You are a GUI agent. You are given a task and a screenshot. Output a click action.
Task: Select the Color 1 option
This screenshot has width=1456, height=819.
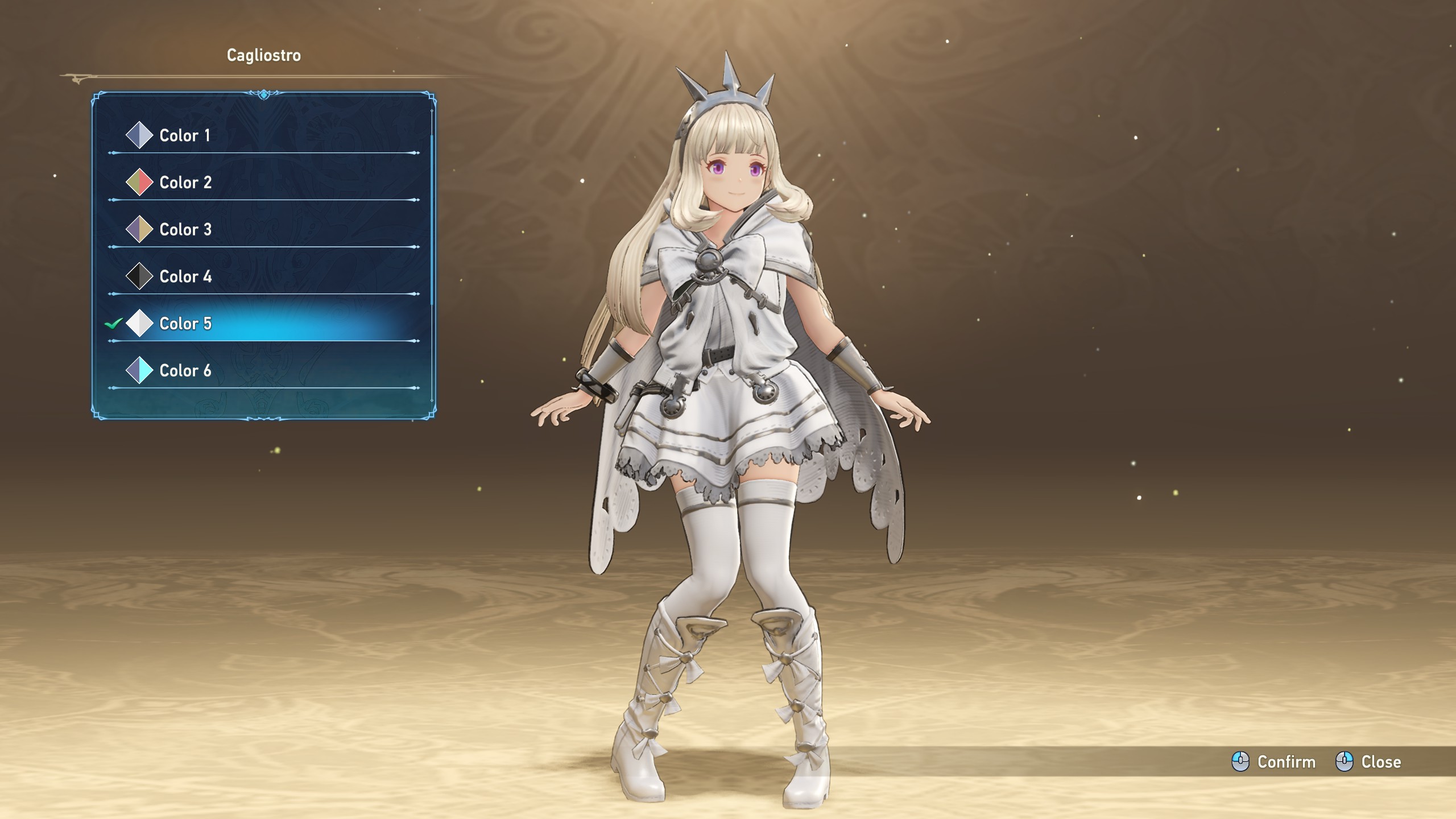point(185,135)
